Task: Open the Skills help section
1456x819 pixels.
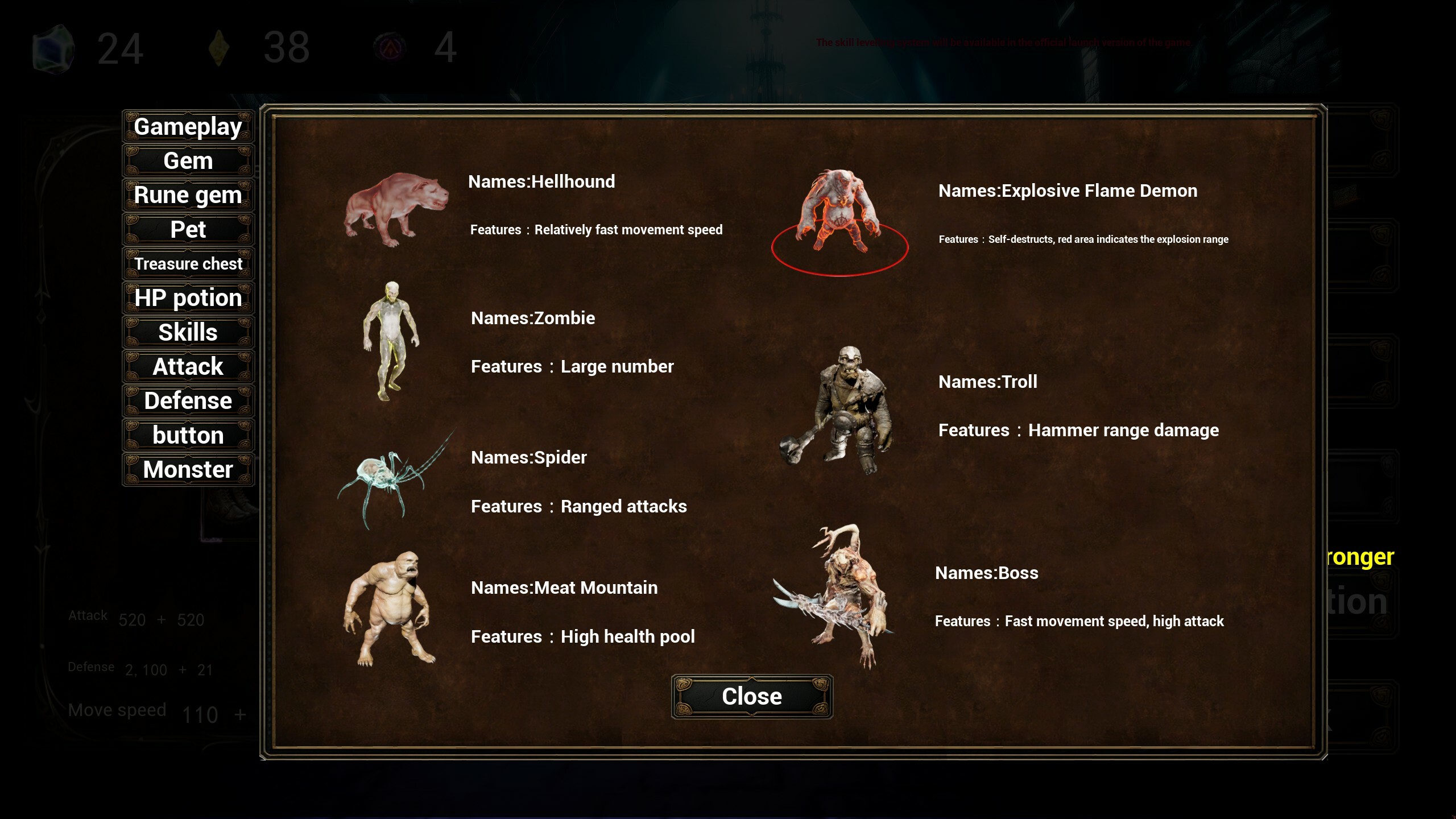Action: pyautogui.click(x=188, y=332)
